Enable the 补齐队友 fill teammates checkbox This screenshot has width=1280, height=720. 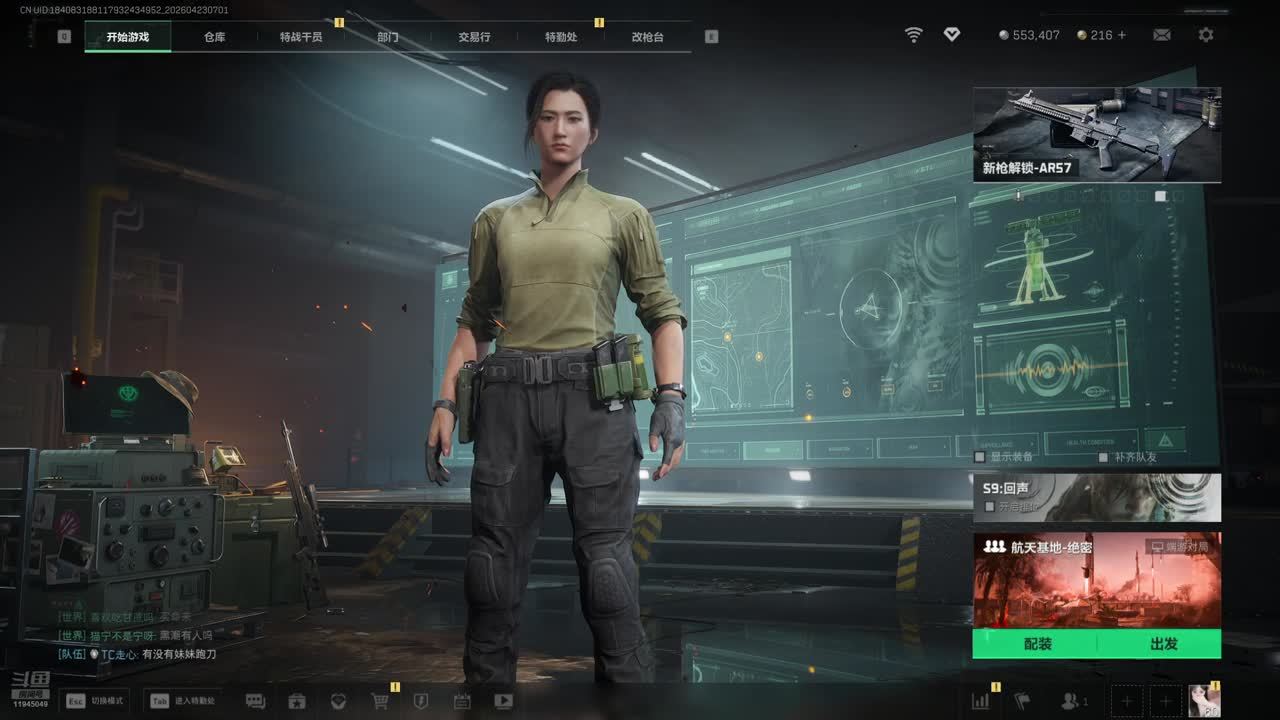[x=1104, y=457]
